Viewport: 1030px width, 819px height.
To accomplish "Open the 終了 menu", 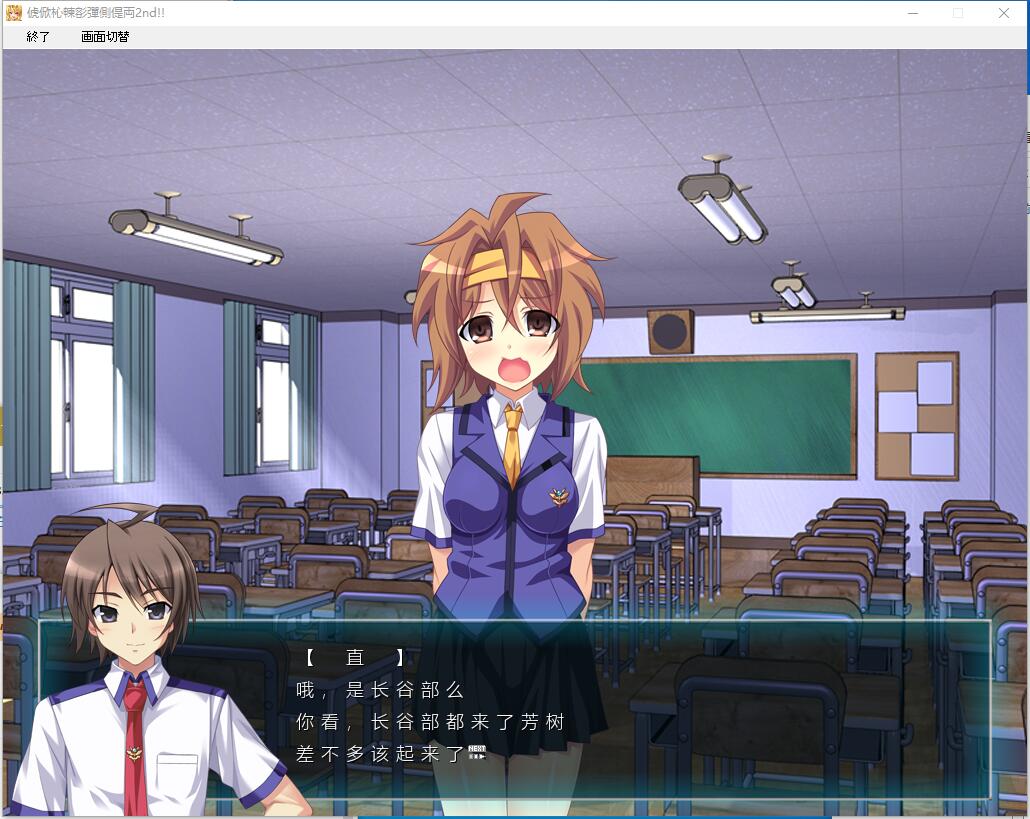I will (38, 37).
